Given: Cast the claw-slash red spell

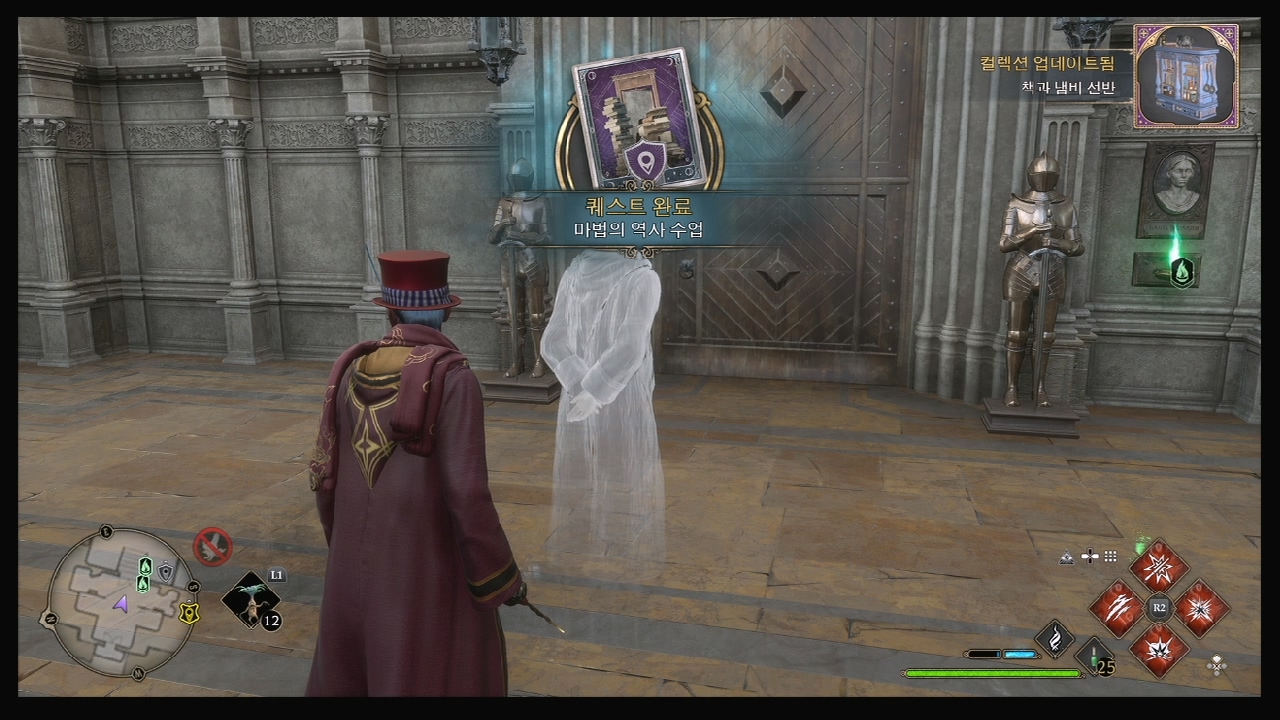Looking at the screenshot, I should tap(1114, 608).
